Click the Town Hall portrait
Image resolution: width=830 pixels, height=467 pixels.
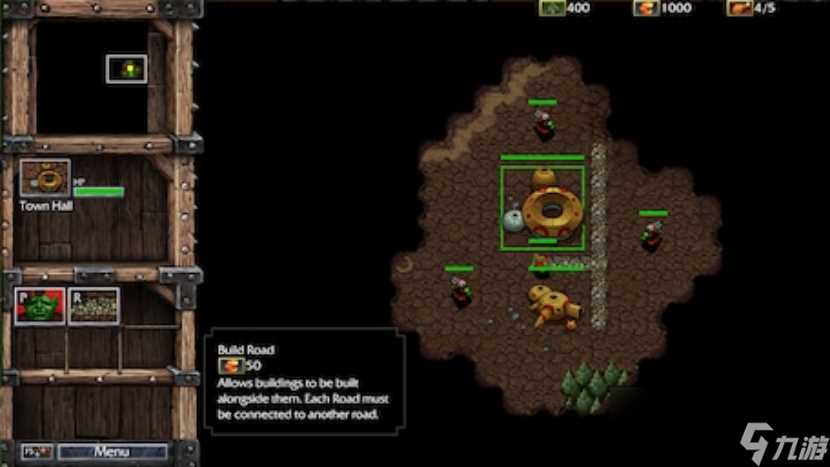point(45,178)
